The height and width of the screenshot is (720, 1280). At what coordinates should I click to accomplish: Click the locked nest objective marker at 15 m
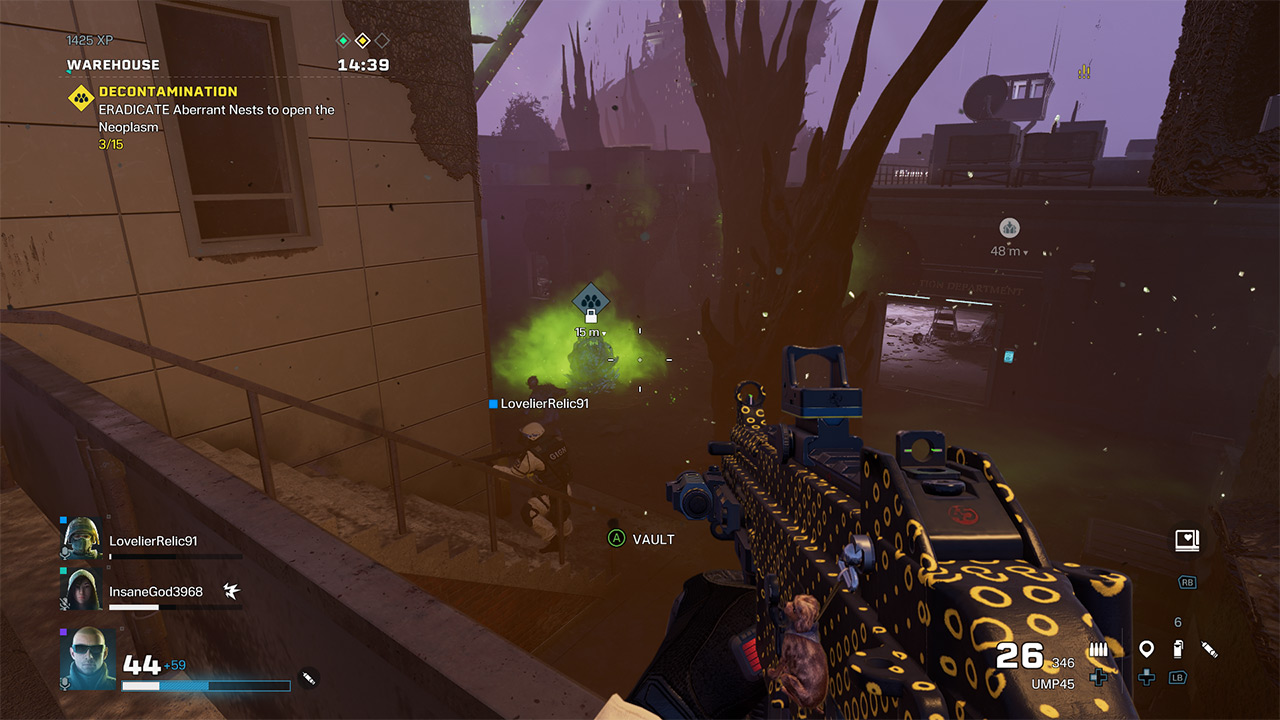pyautogui.click(x=590, y=300)
